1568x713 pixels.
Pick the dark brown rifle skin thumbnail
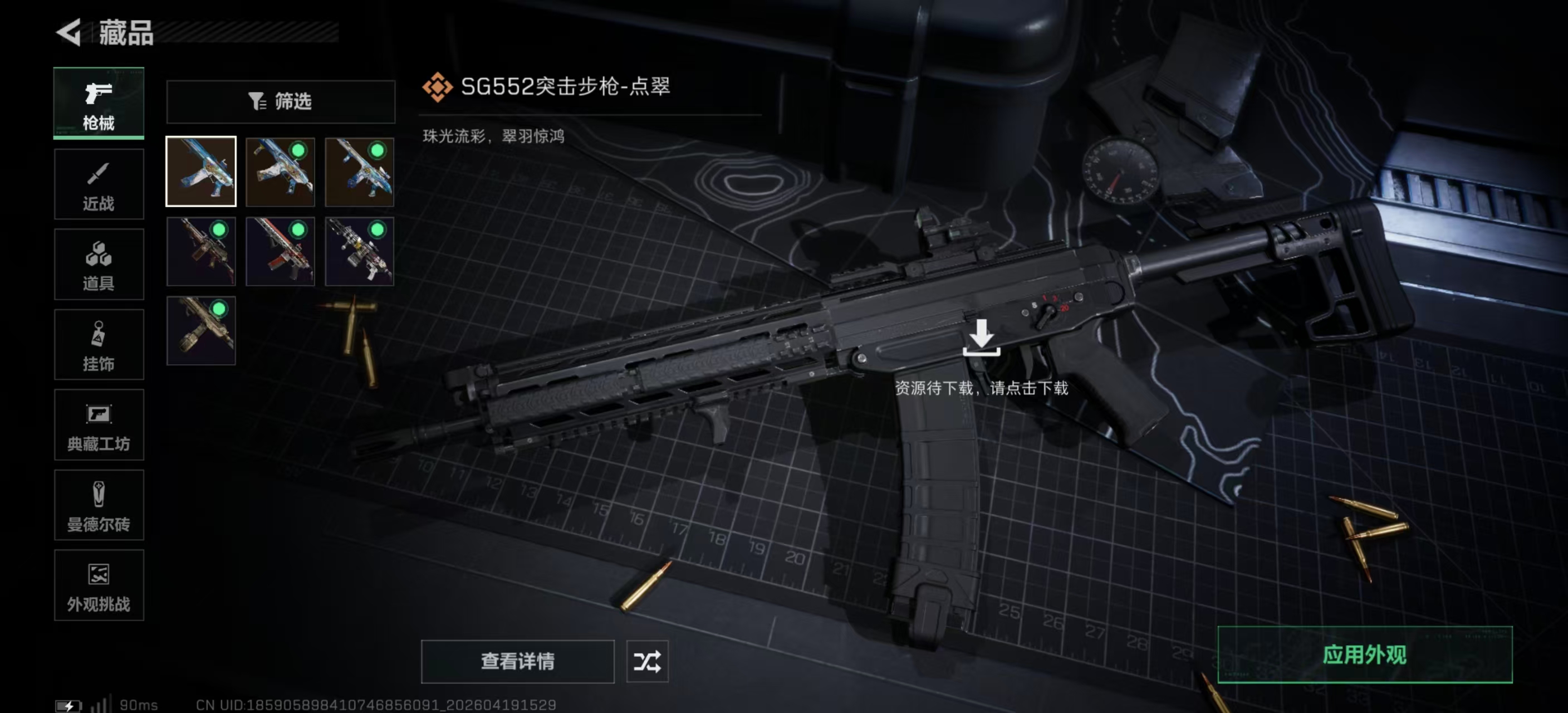point(201,251)
